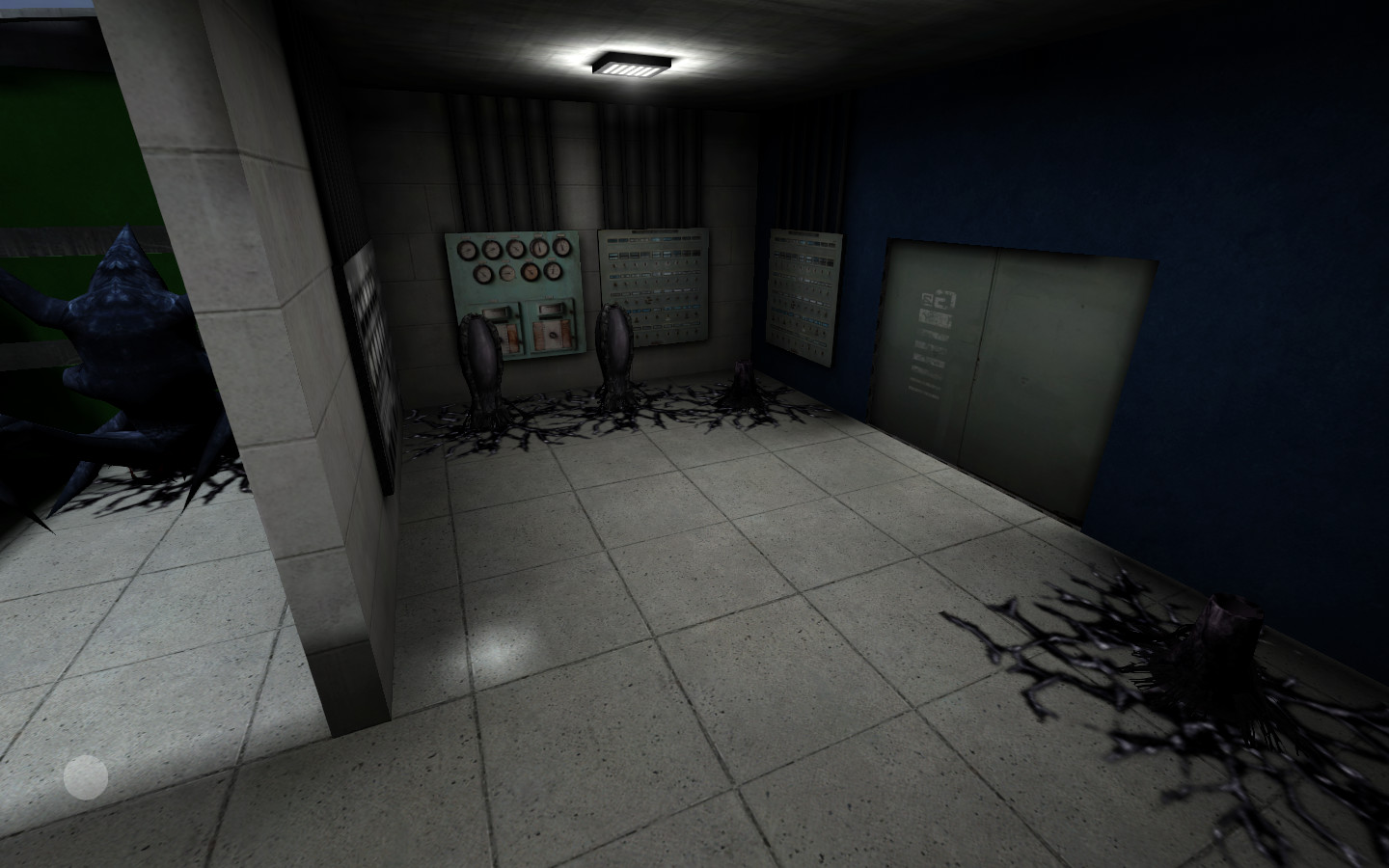Click the translucent white circle overlay
The image size is (1389, 868).
[86, 777]
